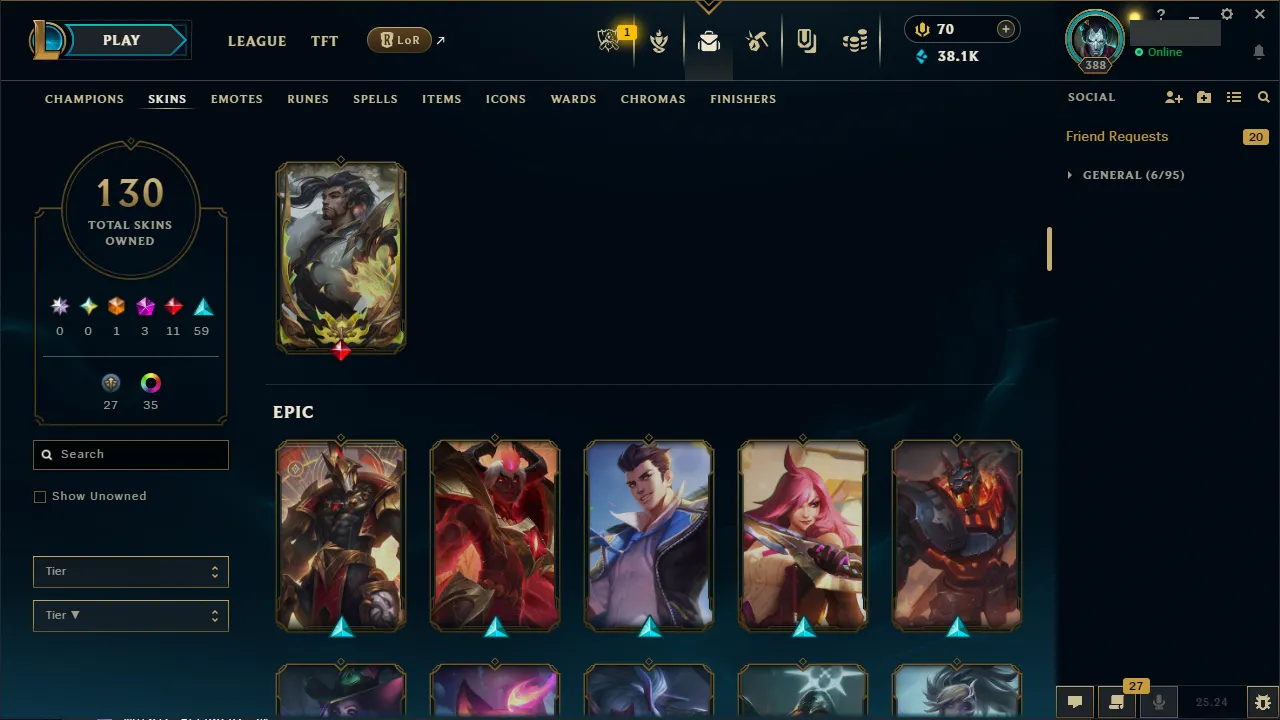This screenshot has width=1280, height=720.
Task: Open the Esports hub icon with notification badge
Action: tap(609, 41)
